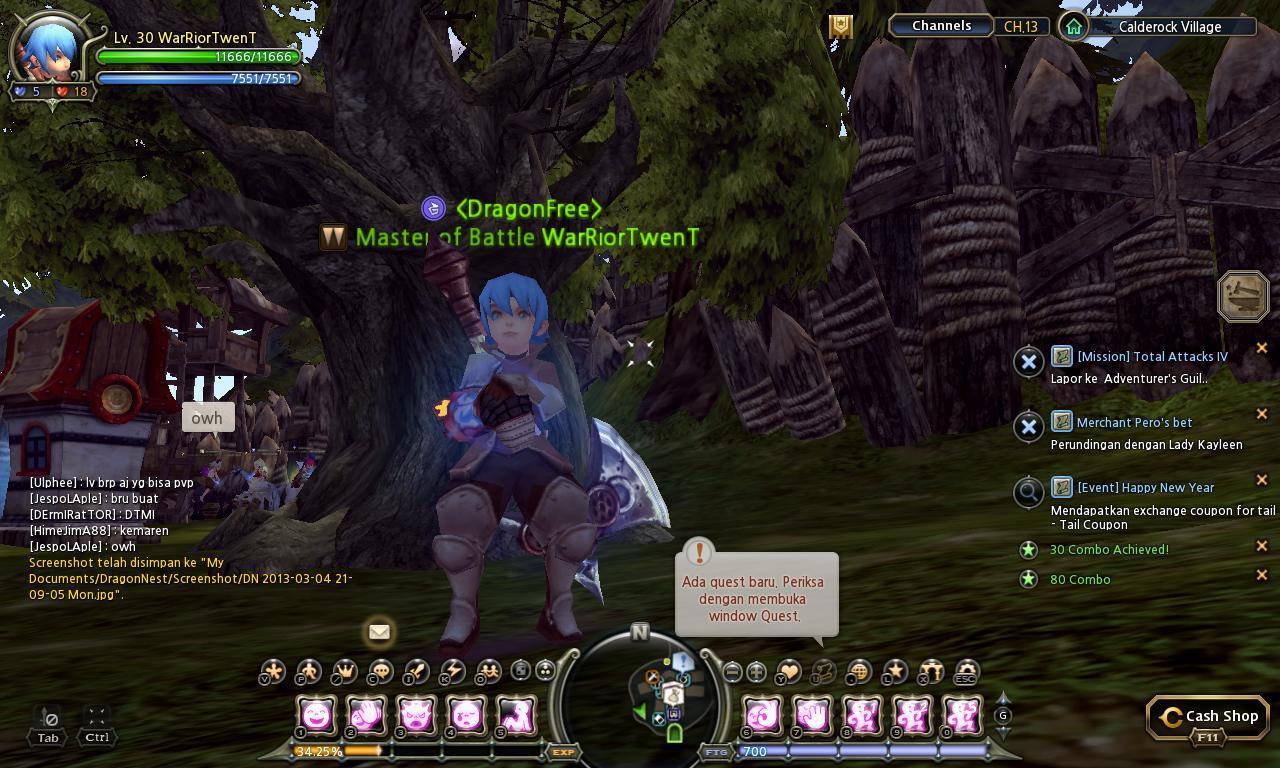Open the world map globe icon

click(857, 672)
